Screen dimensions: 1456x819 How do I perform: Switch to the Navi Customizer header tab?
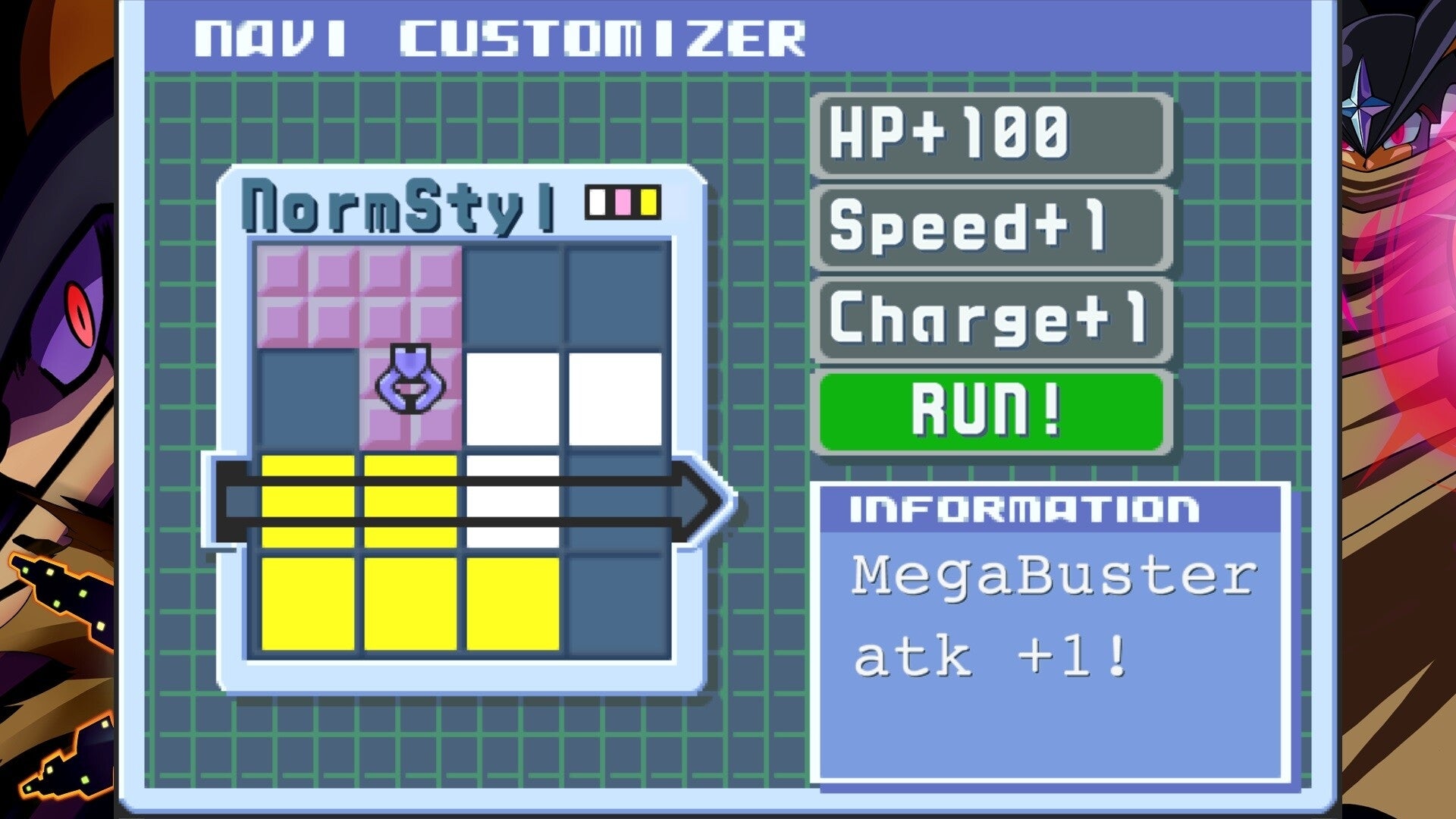500,34
